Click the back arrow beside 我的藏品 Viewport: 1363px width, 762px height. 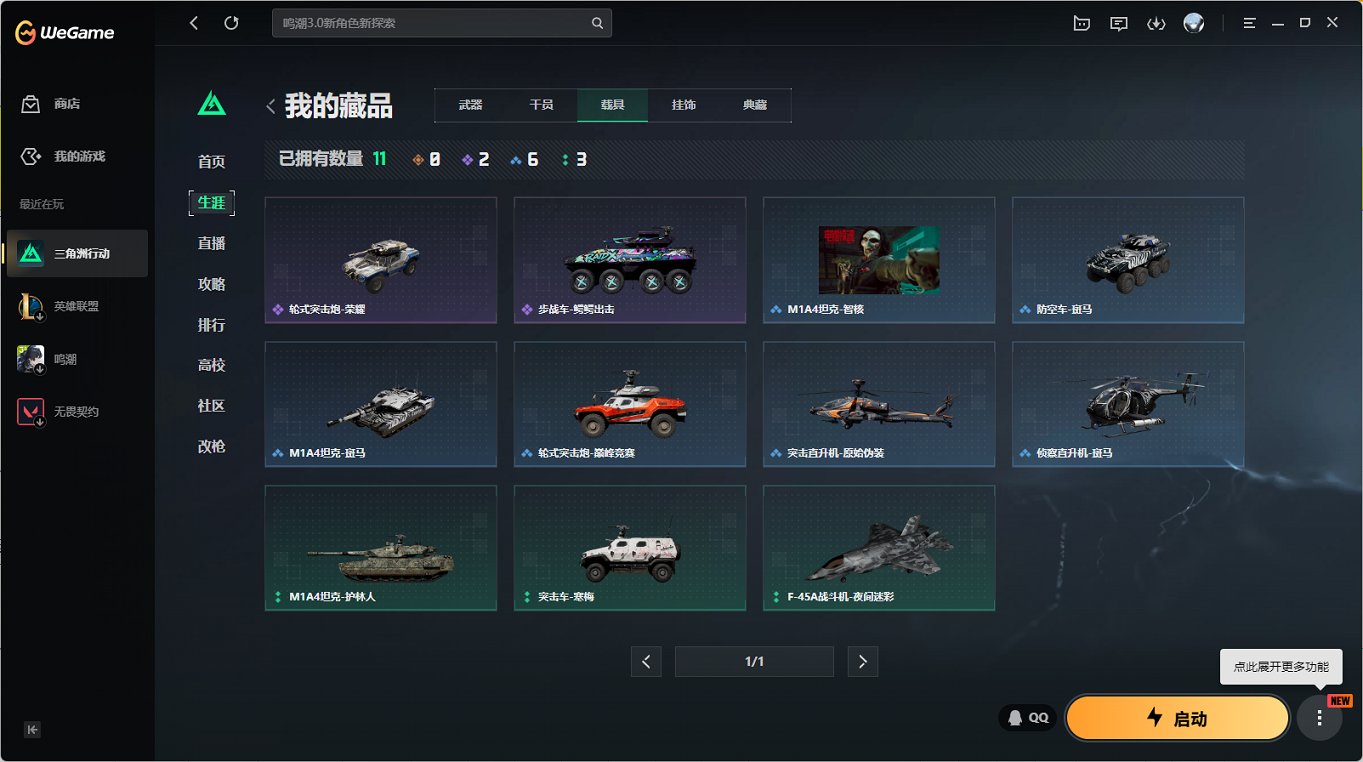coord(271,104)
